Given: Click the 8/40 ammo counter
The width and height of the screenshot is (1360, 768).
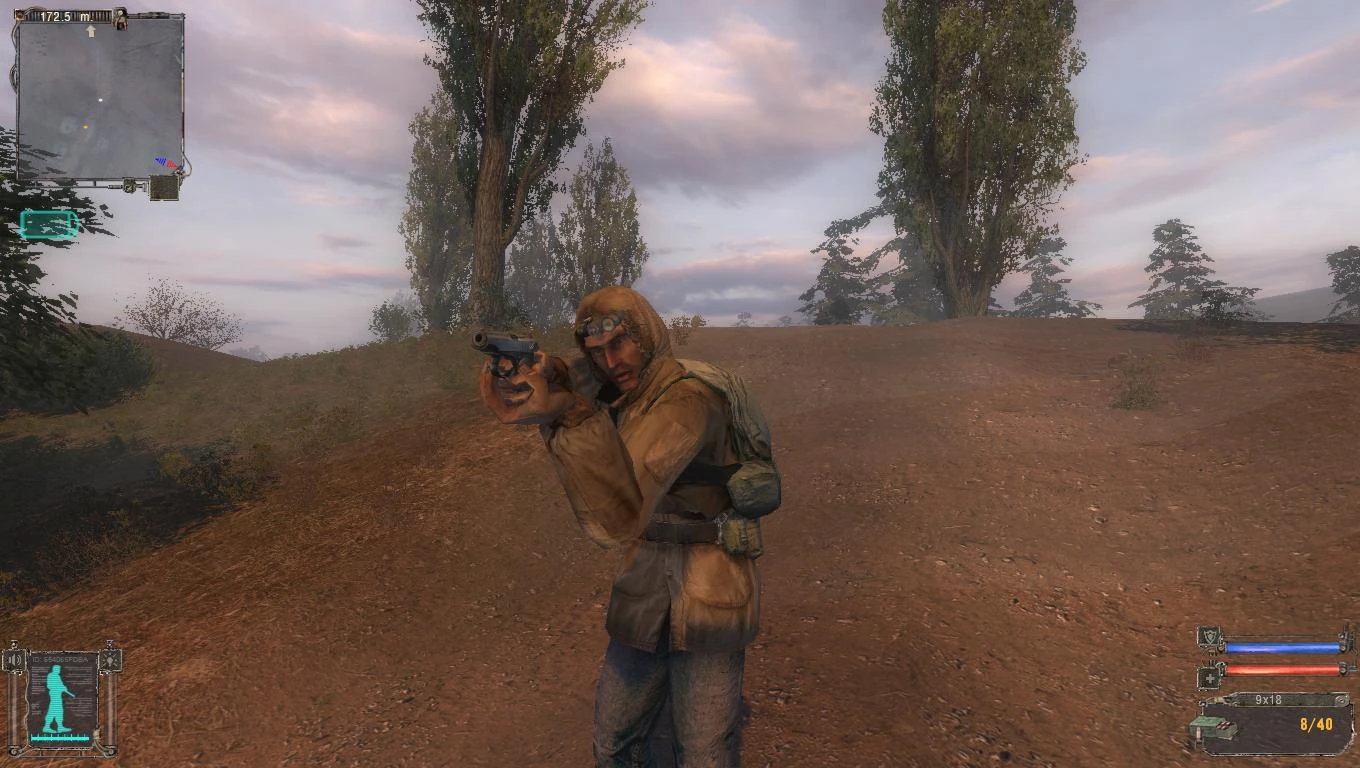Looking at the screenshot, I should click(x=1317, y=723).
